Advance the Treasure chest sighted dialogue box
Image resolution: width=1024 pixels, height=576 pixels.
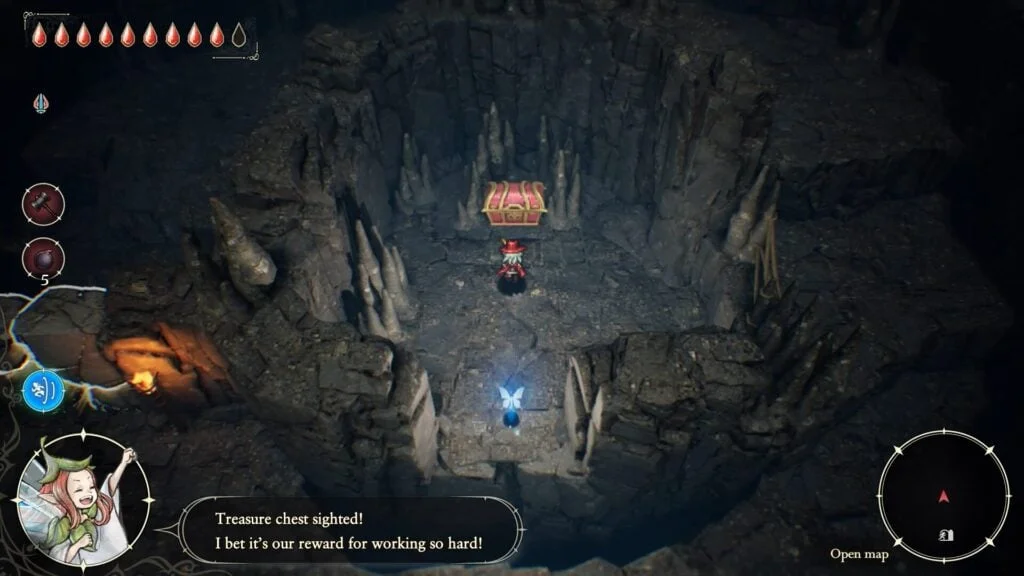(351, 530)
